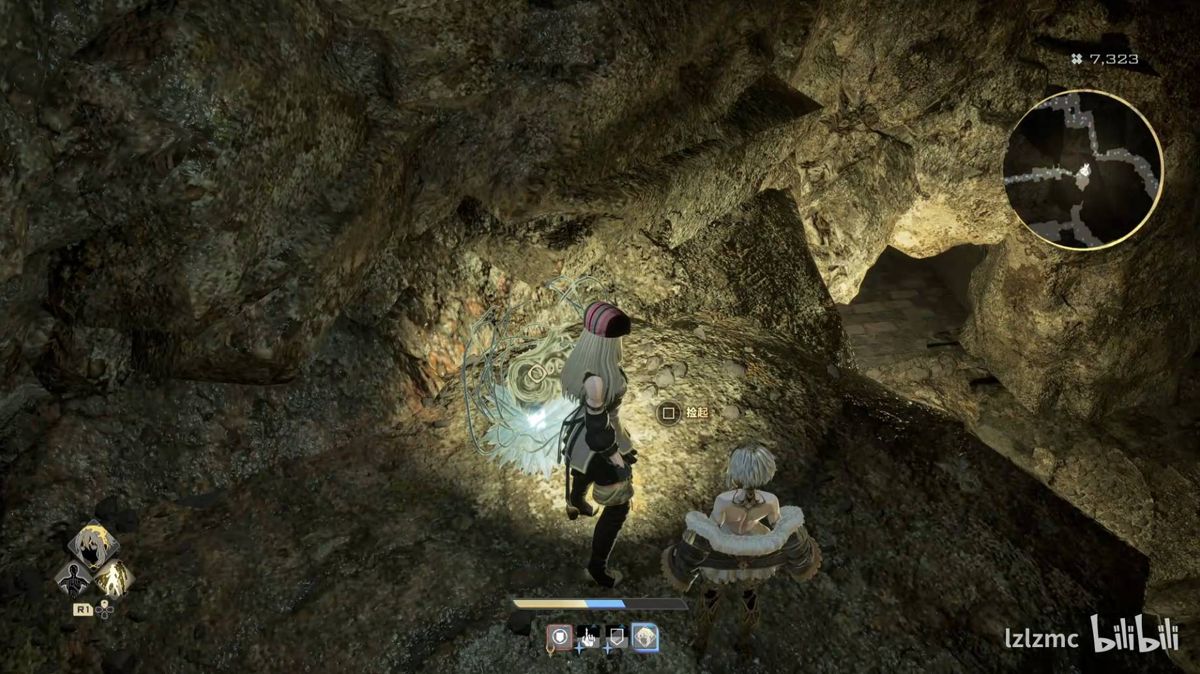Select the blue highlighted character face slot
The width and height of the screenshot is (1200, 674).
pos(645,636)
